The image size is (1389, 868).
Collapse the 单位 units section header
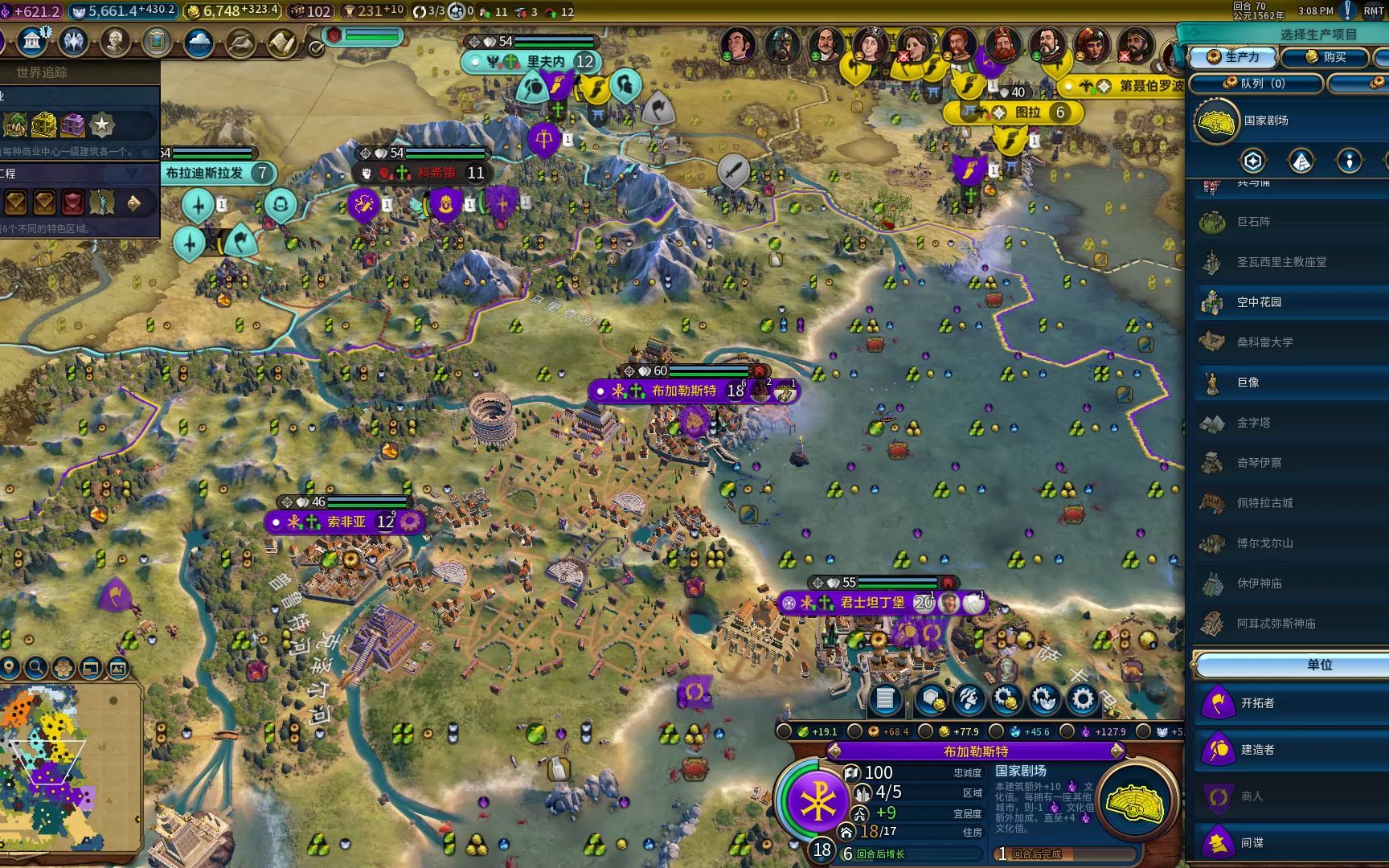(x=1318, y=665)
